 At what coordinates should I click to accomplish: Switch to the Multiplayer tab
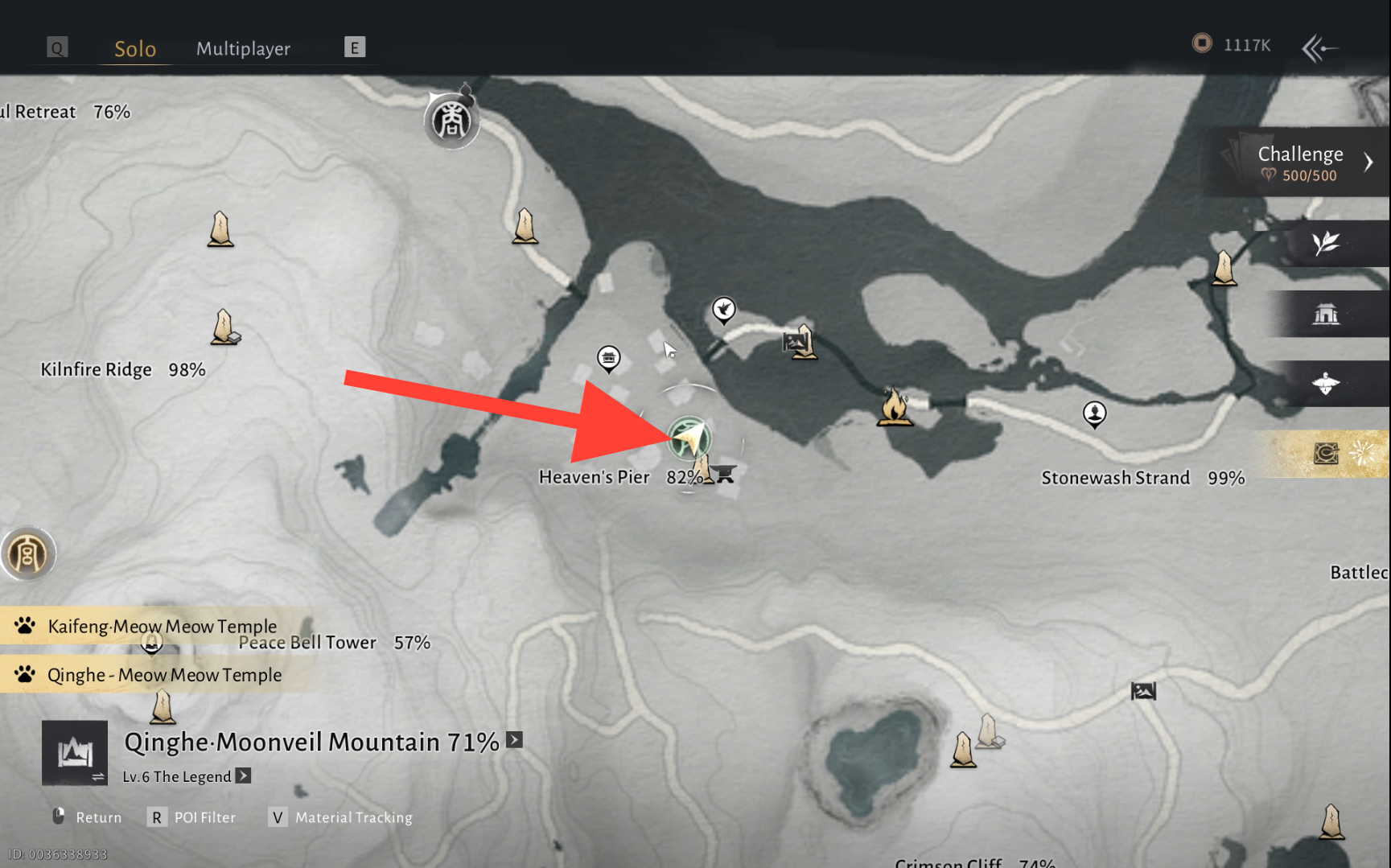[243, 49]
